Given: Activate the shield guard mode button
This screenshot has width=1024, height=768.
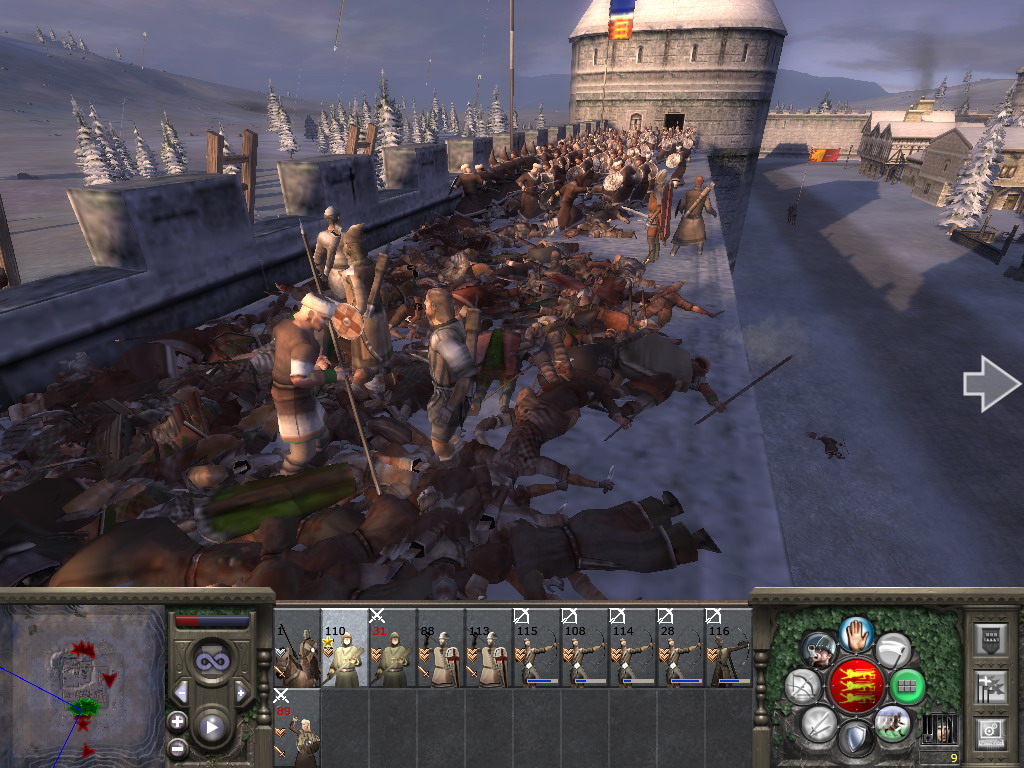Looking at the screenshot, I should (x=856, y=738).
